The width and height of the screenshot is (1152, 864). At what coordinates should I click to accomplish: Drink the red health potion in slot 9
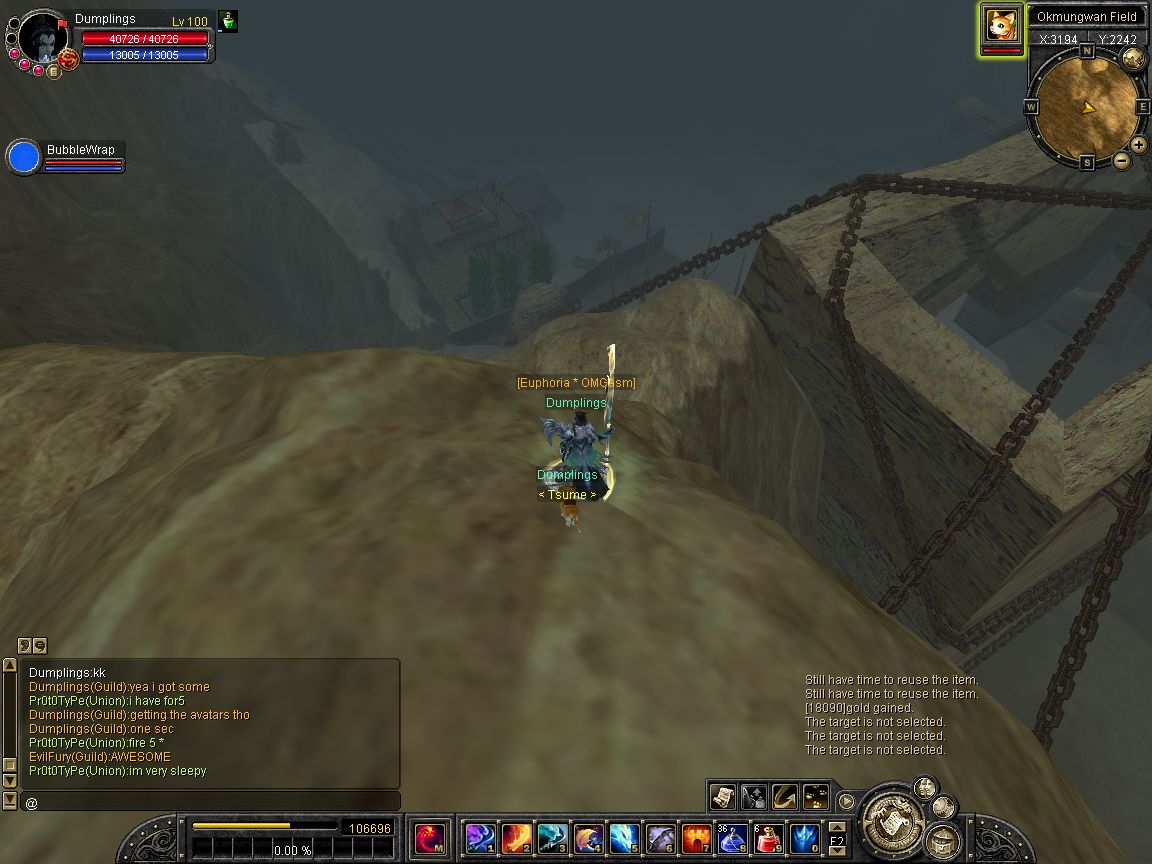click(768, 837)
